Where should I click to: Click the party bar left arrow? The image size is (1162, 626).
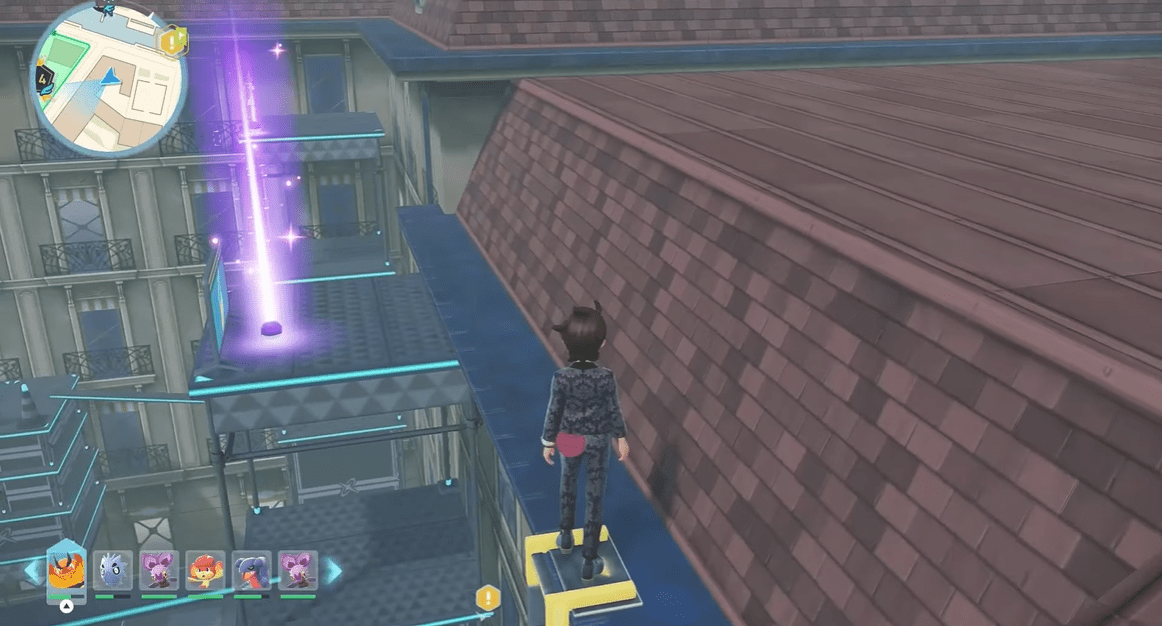pyautogui.click(x=33, y=571)
